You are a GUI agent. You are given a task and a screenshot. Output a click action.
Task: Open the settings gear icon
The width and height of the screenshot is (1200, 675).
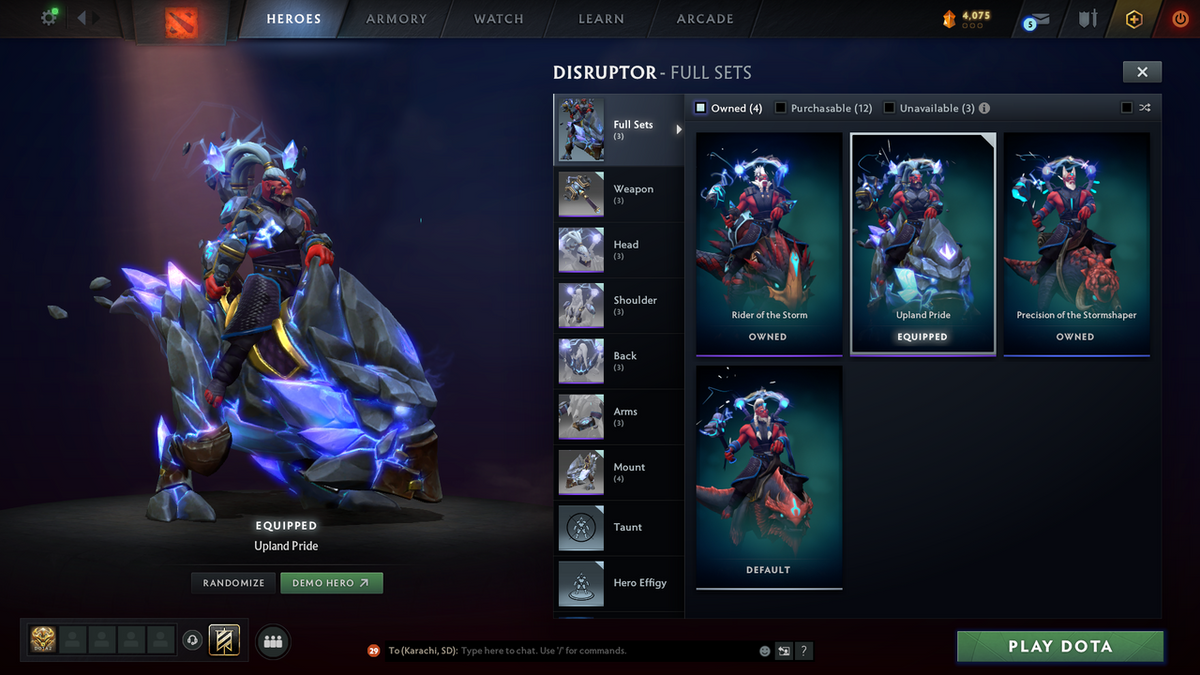tap(48, 18)
